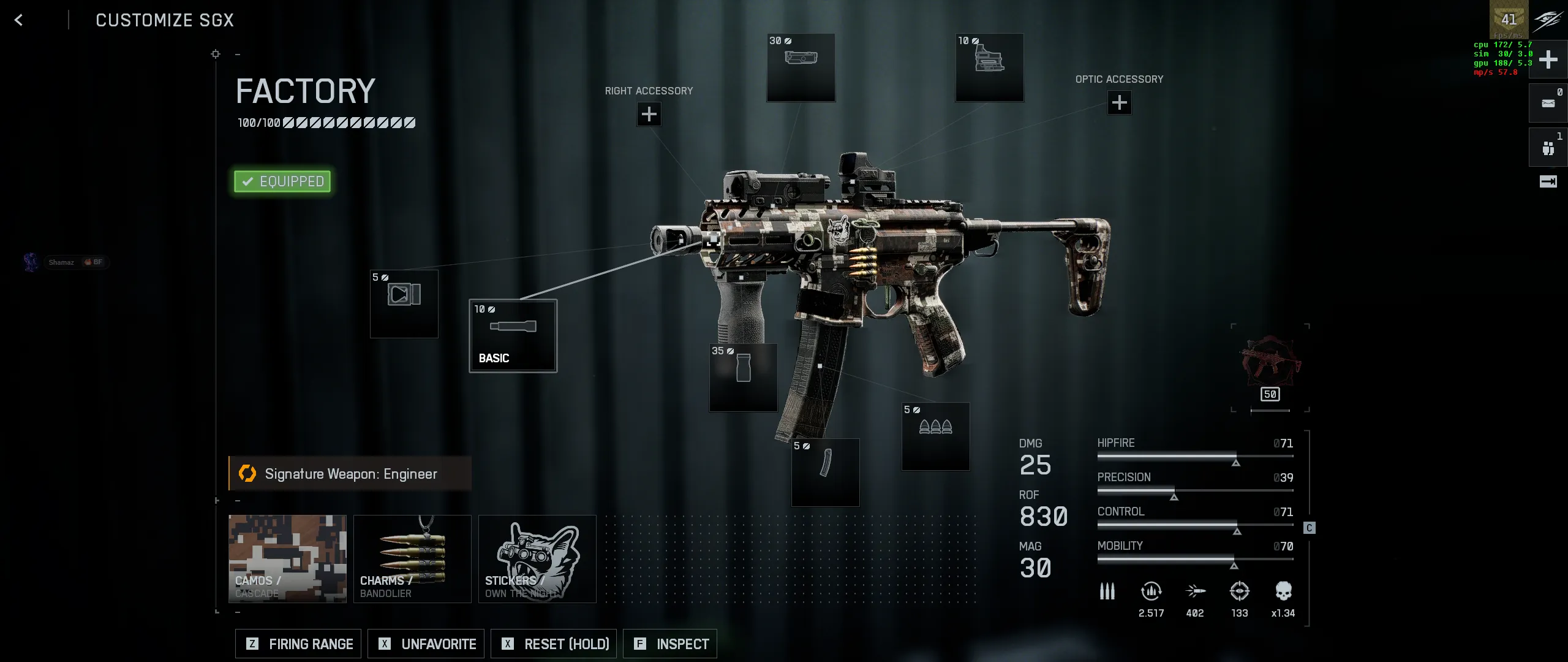Click the squad members icon showing 1
This screenshot has height=662, width=1568.
(x=1548, y=147)
